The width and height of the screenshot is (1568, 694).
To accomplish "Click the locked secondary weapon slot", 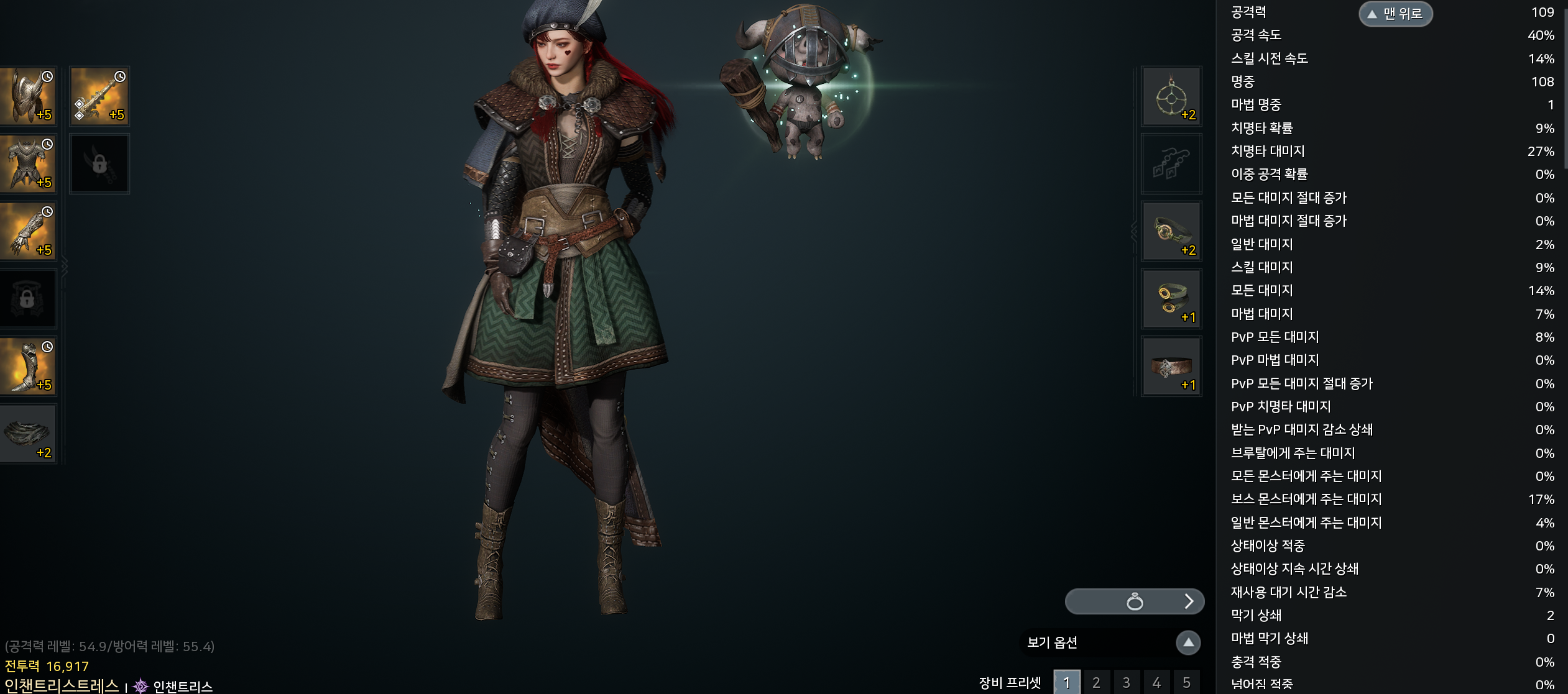I will 99,164.
